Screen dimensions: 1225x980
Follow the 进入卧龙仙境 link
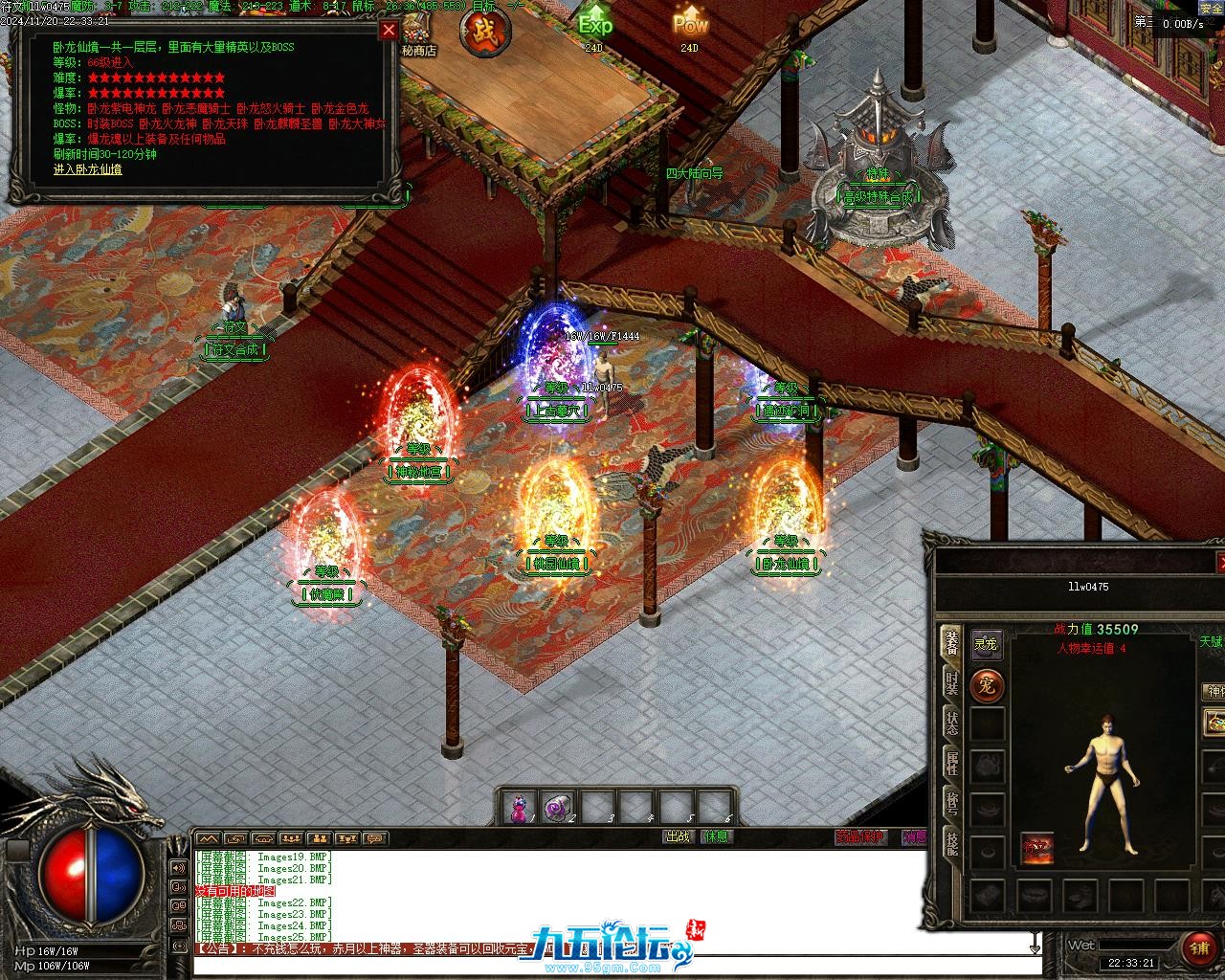88,169
